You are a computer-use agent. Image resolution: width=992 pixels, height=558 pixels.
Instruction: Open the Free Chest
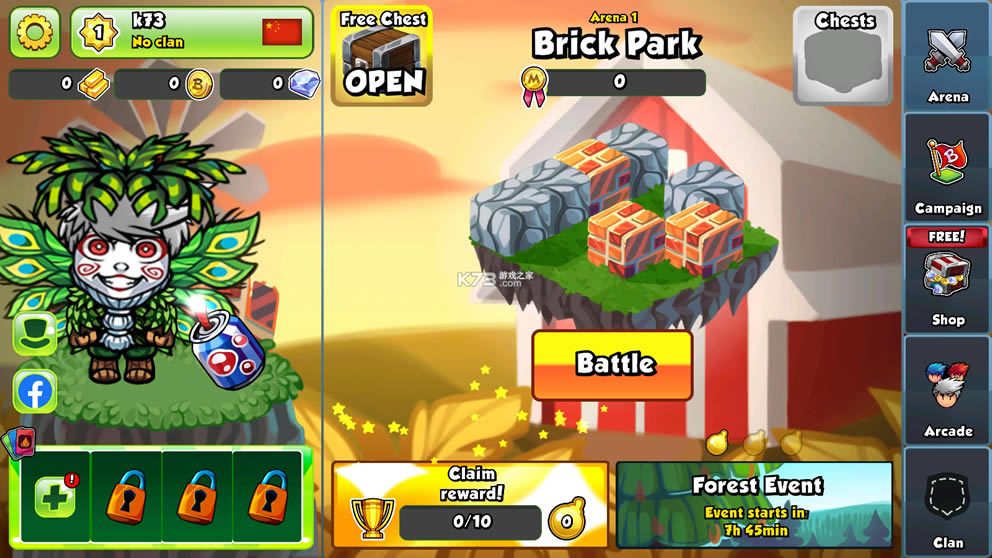383,56
